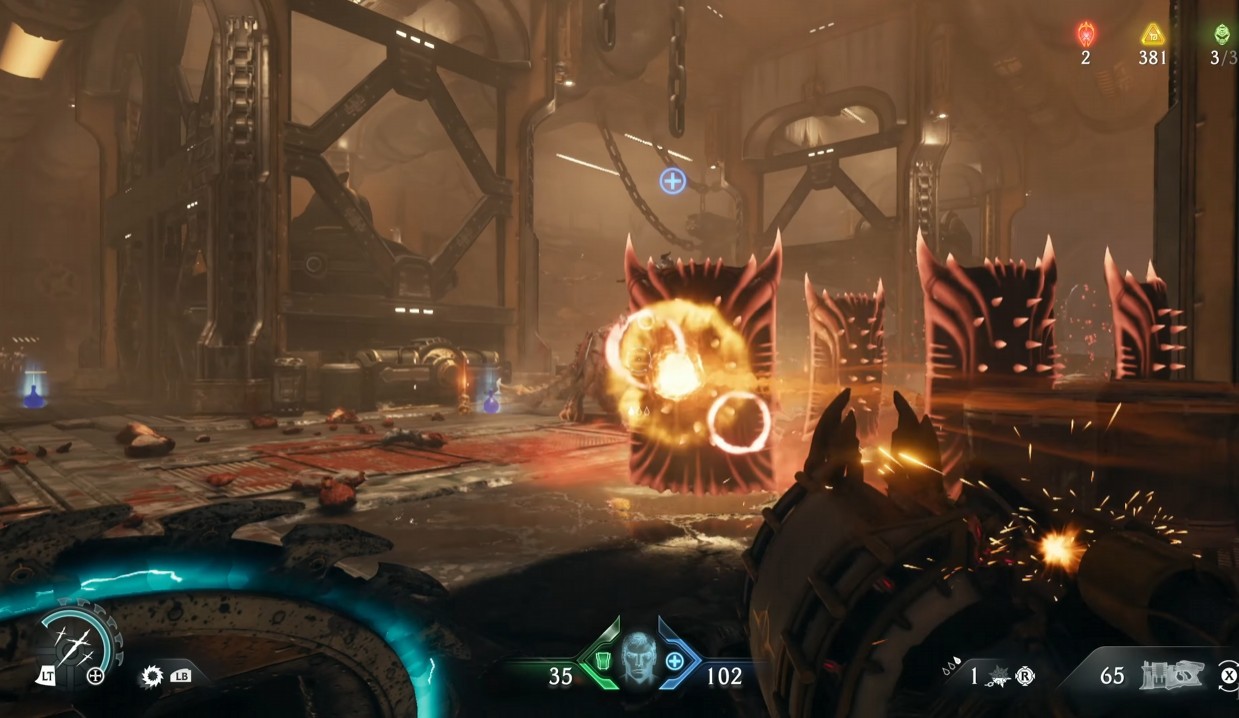Click the blue health cross icon
This screenshot has width=1239, height=718.
point(674,661)
